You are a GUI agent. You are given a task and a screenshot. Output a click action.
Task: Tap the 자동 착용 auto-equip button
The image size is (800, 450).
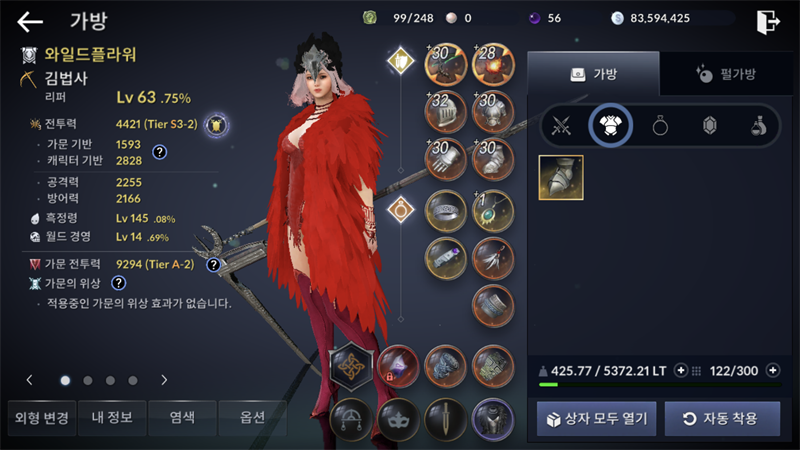(x=722, y=417)
